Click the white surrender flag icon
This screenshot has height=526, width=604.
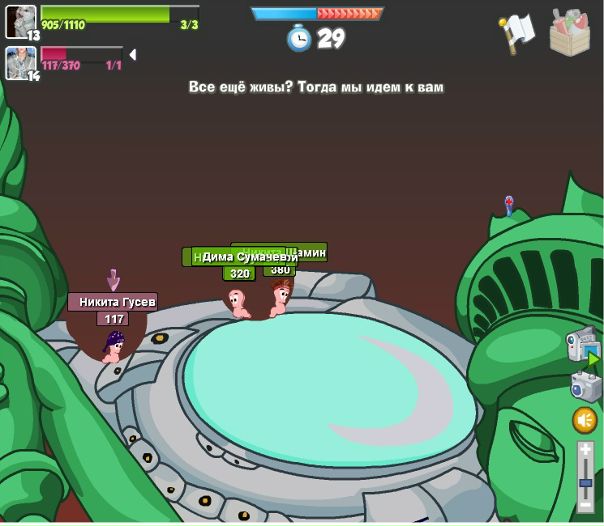tap(517, 33)
